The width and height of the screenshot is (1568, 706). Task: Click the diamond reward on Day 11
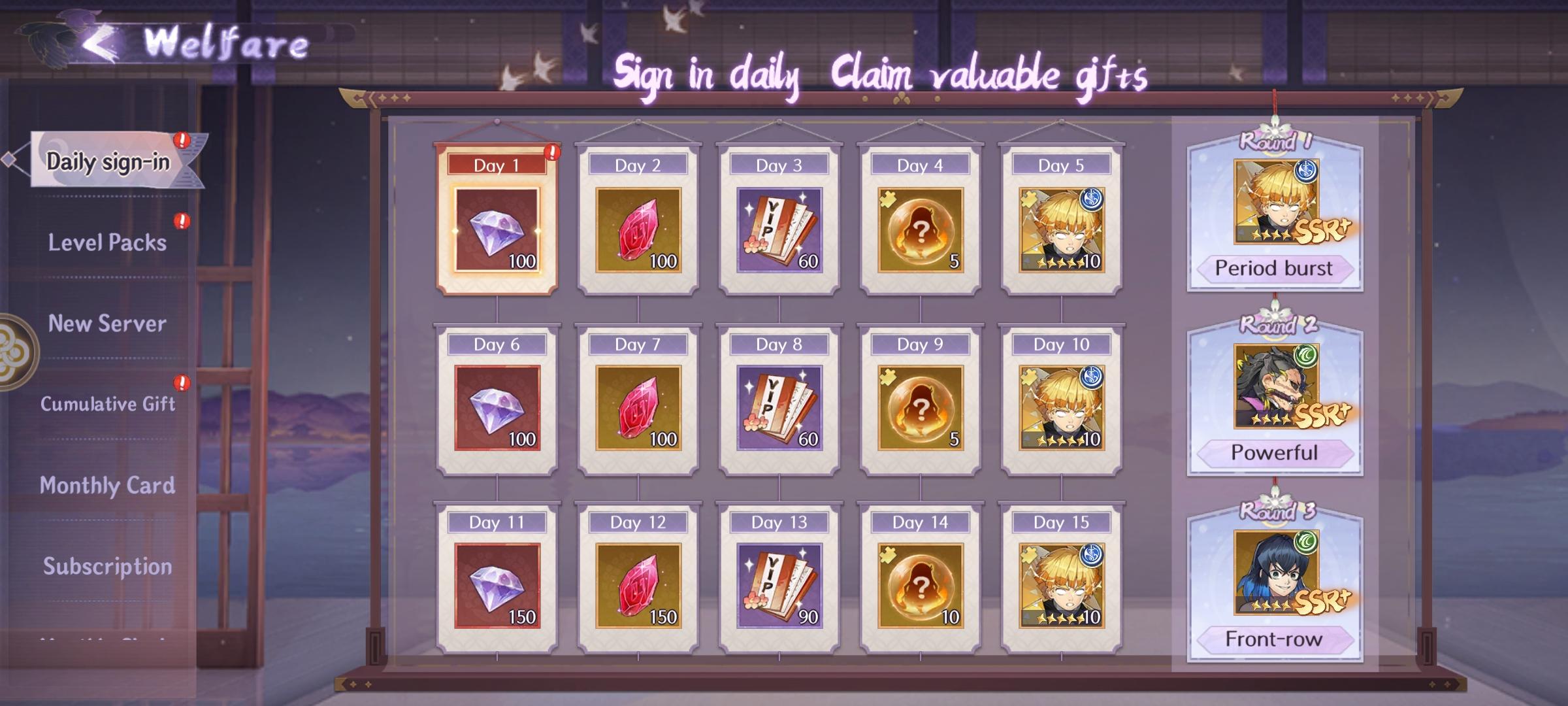coord(498,588)
